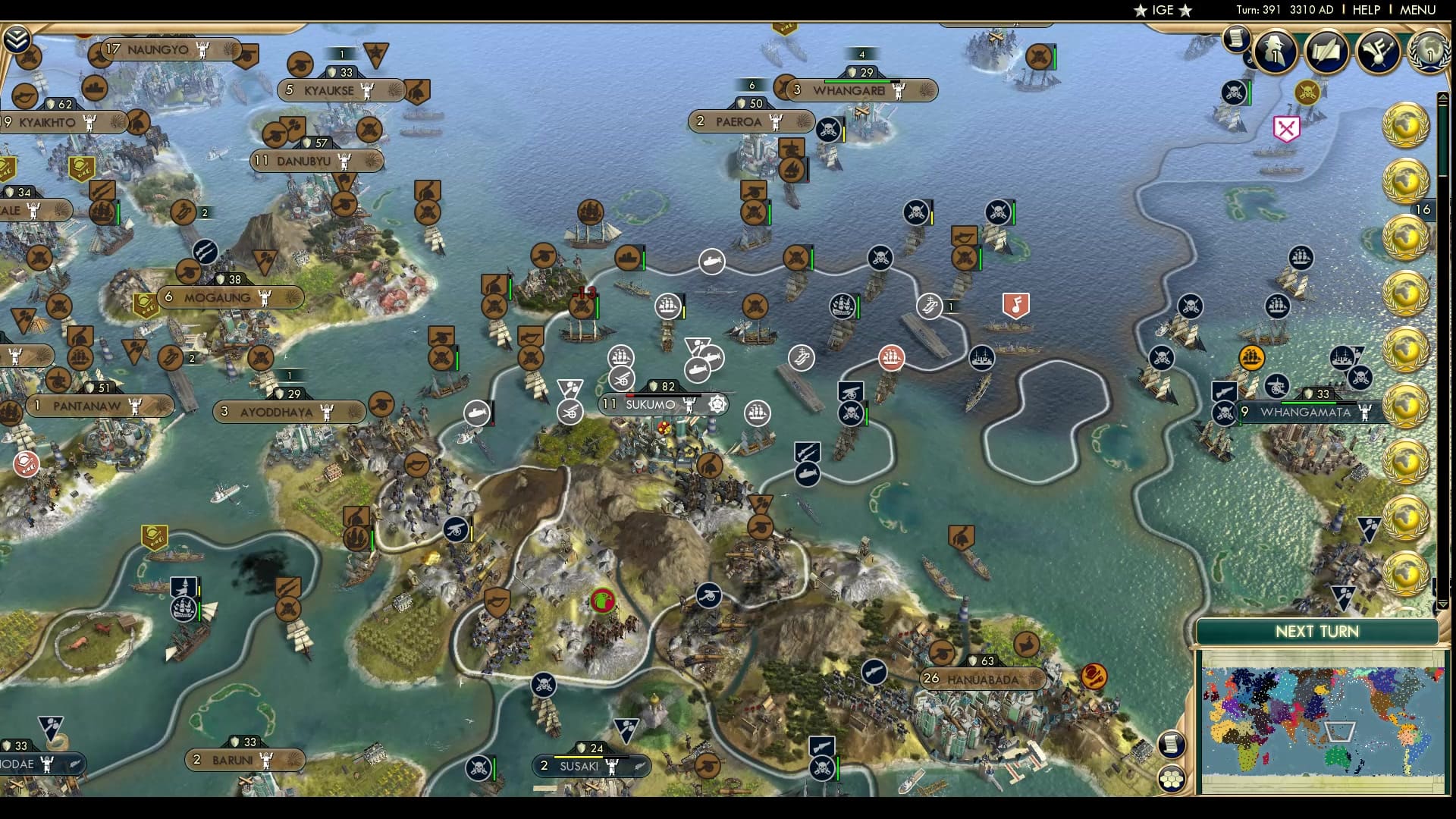This screenshot has width=1456, height=819.
Task: Open the Culture overview music icon
Action: tap(1379, 52)
